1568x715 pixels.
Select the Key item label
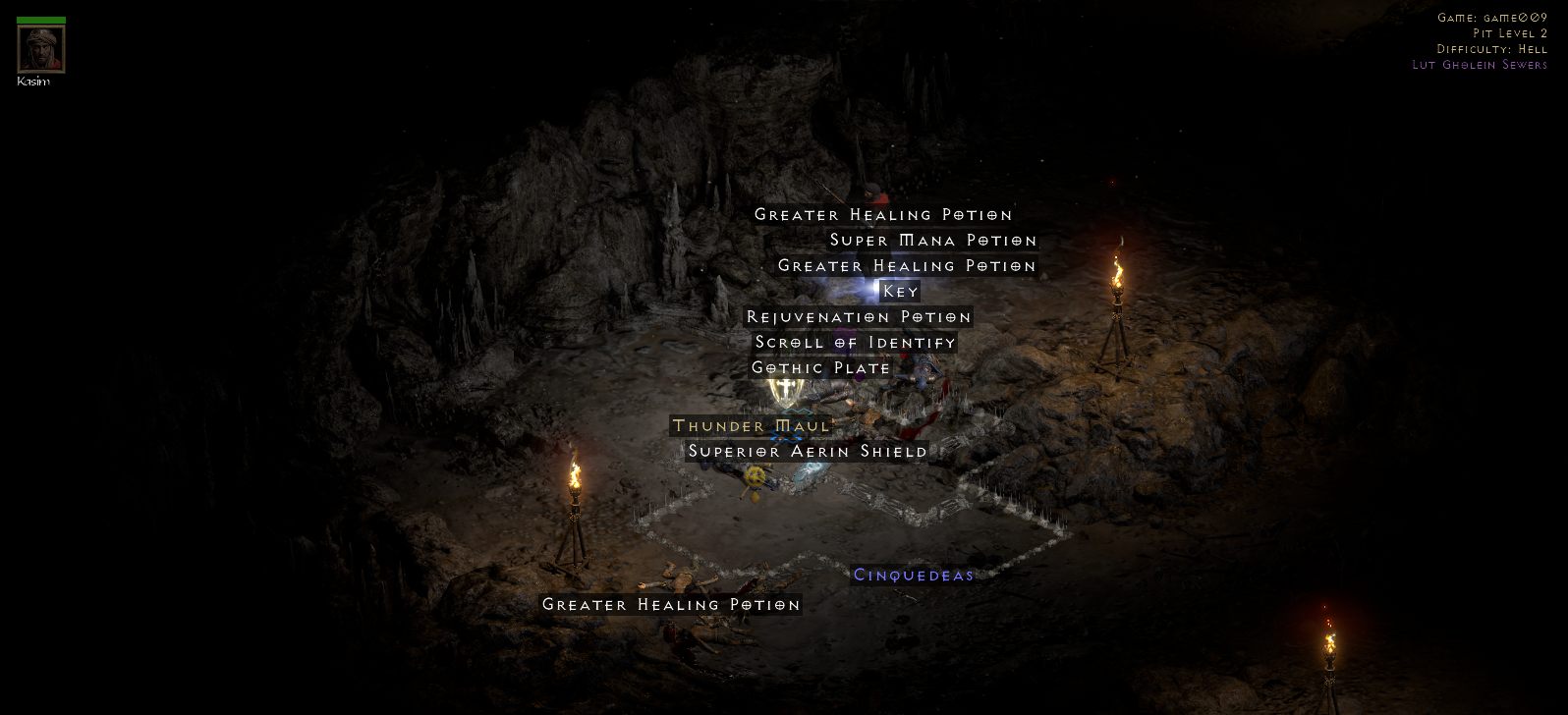(900, 292)
